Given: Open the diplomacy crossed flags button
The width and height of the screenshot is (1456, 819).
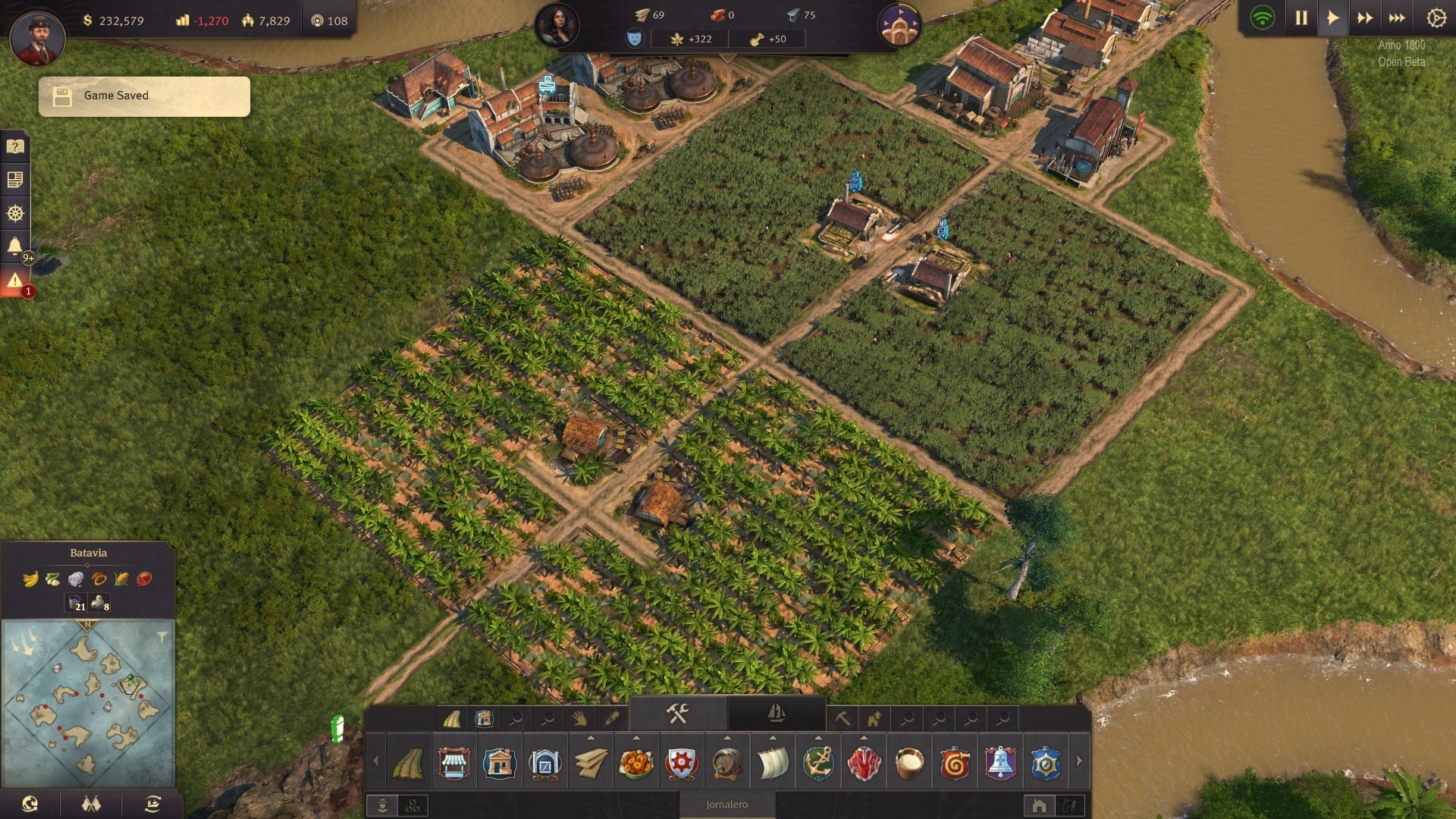Looking at the screenshot, I should point(91,804).
